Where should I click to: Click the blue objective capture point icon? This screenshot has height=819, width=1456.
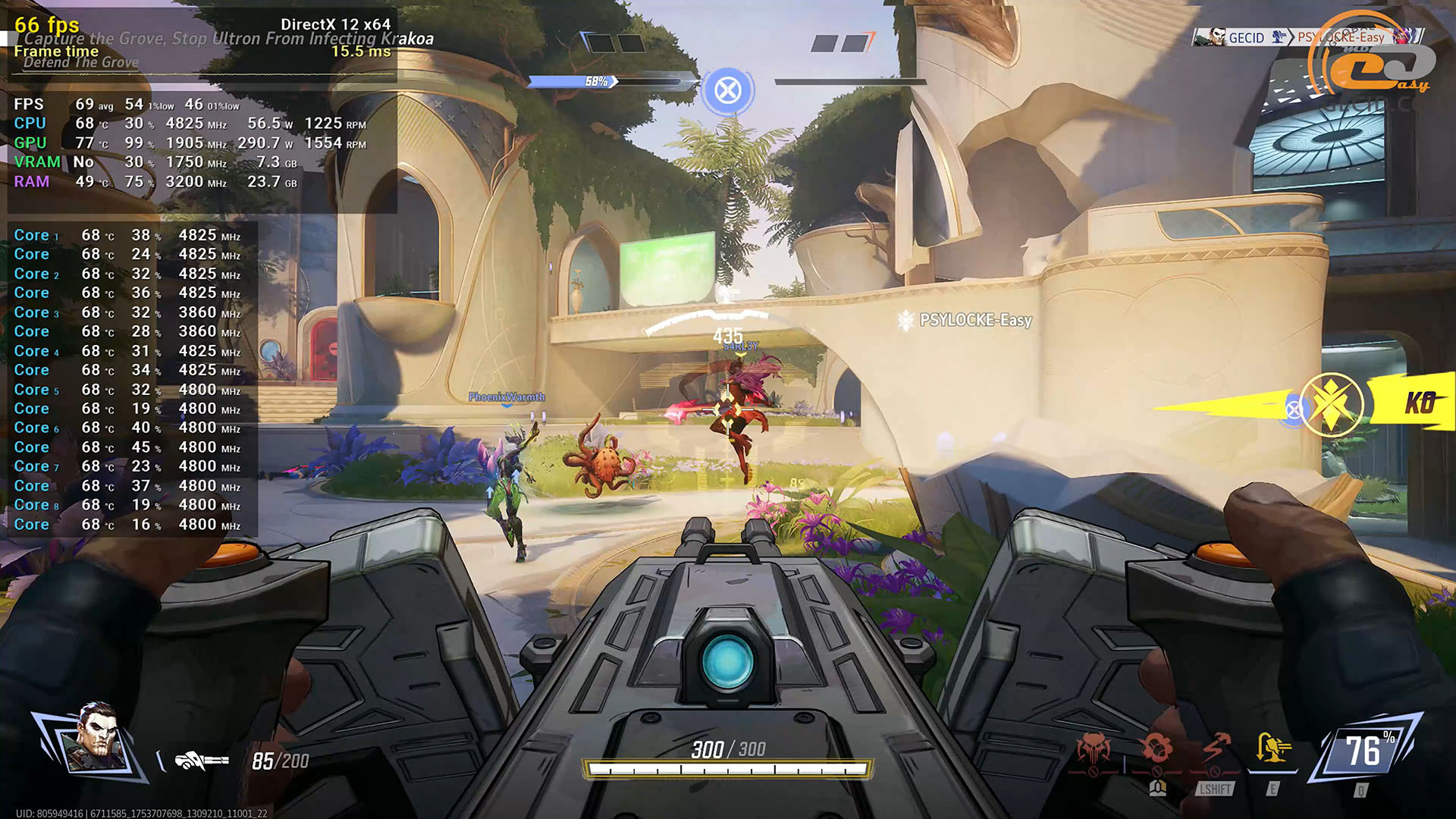pyautogui.click(x=728, y=91)
